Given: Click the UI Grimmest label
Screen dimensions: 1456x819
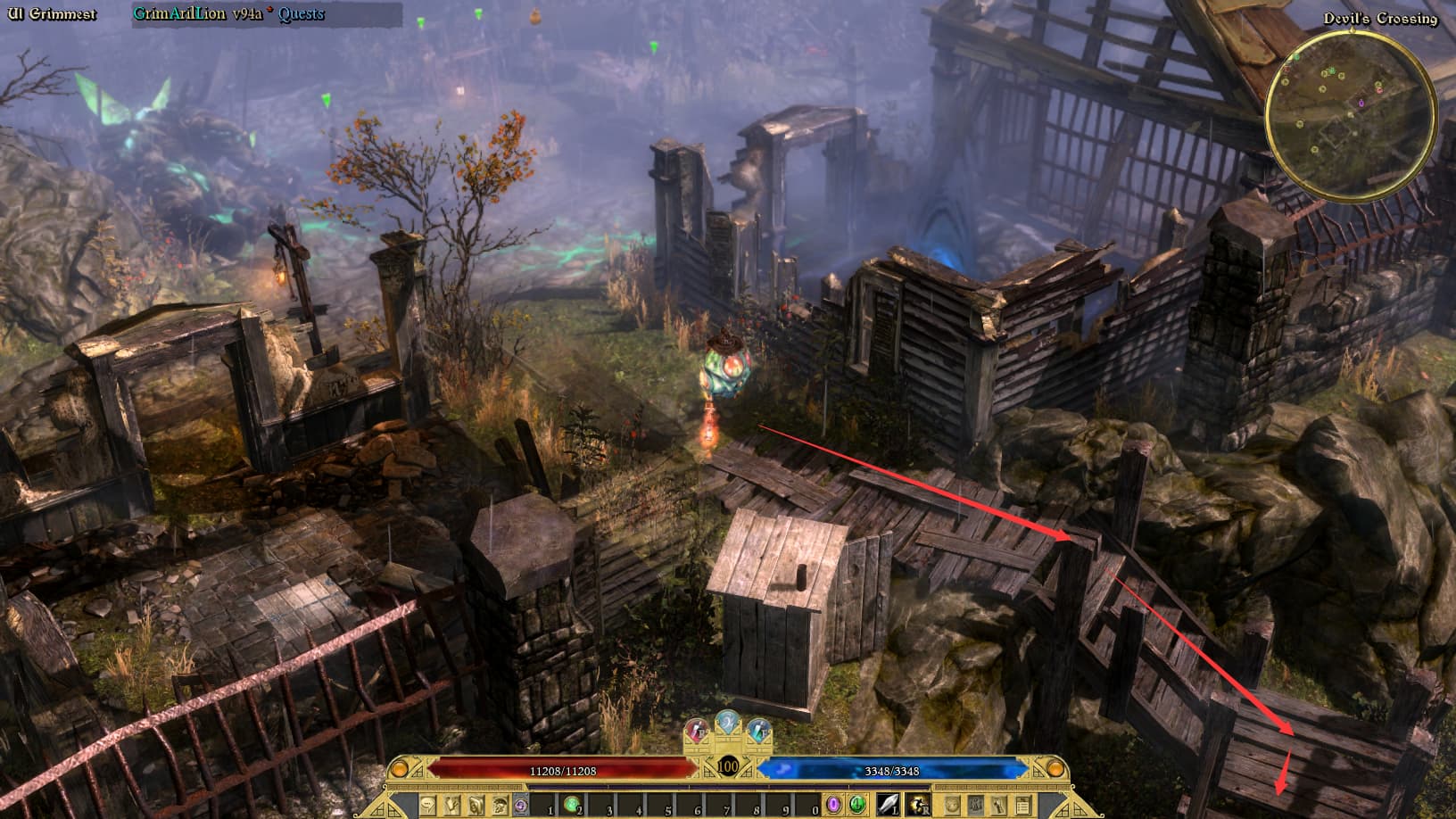Looking at the screenshot, I should [x=52, y=14].
